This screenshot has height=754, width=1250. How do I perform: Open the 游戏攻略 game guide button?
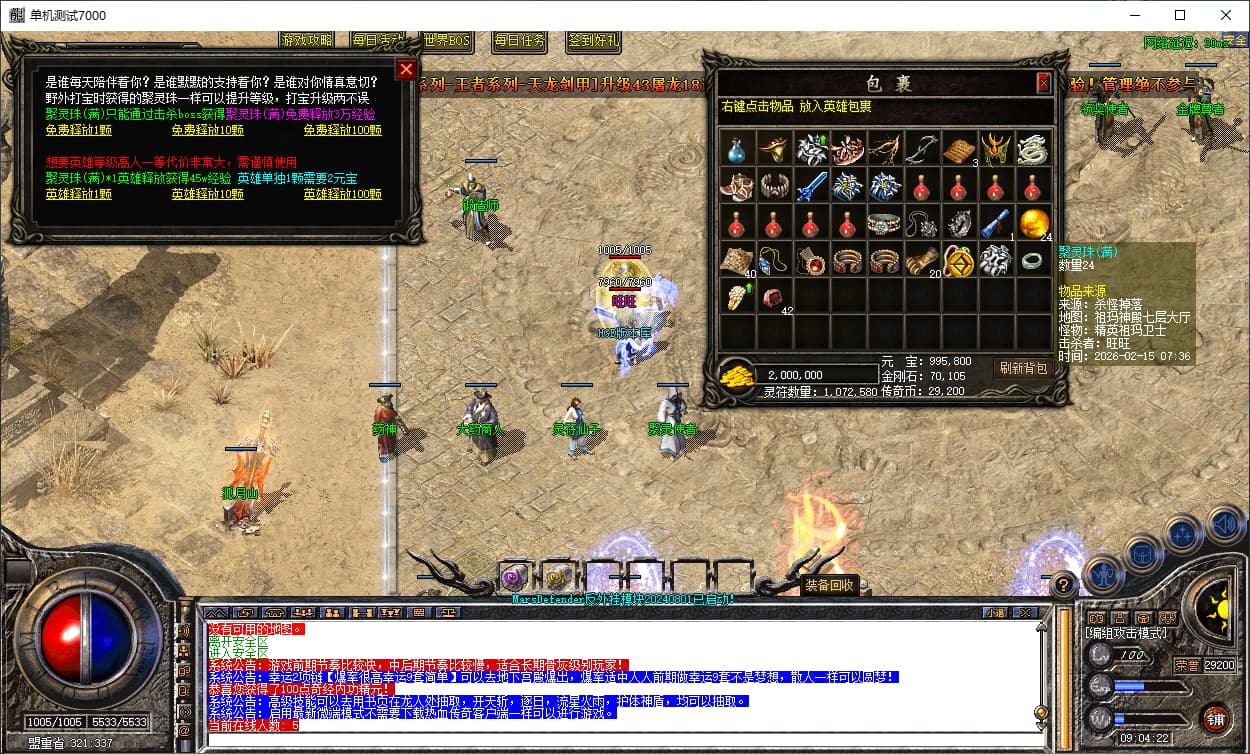307,41
